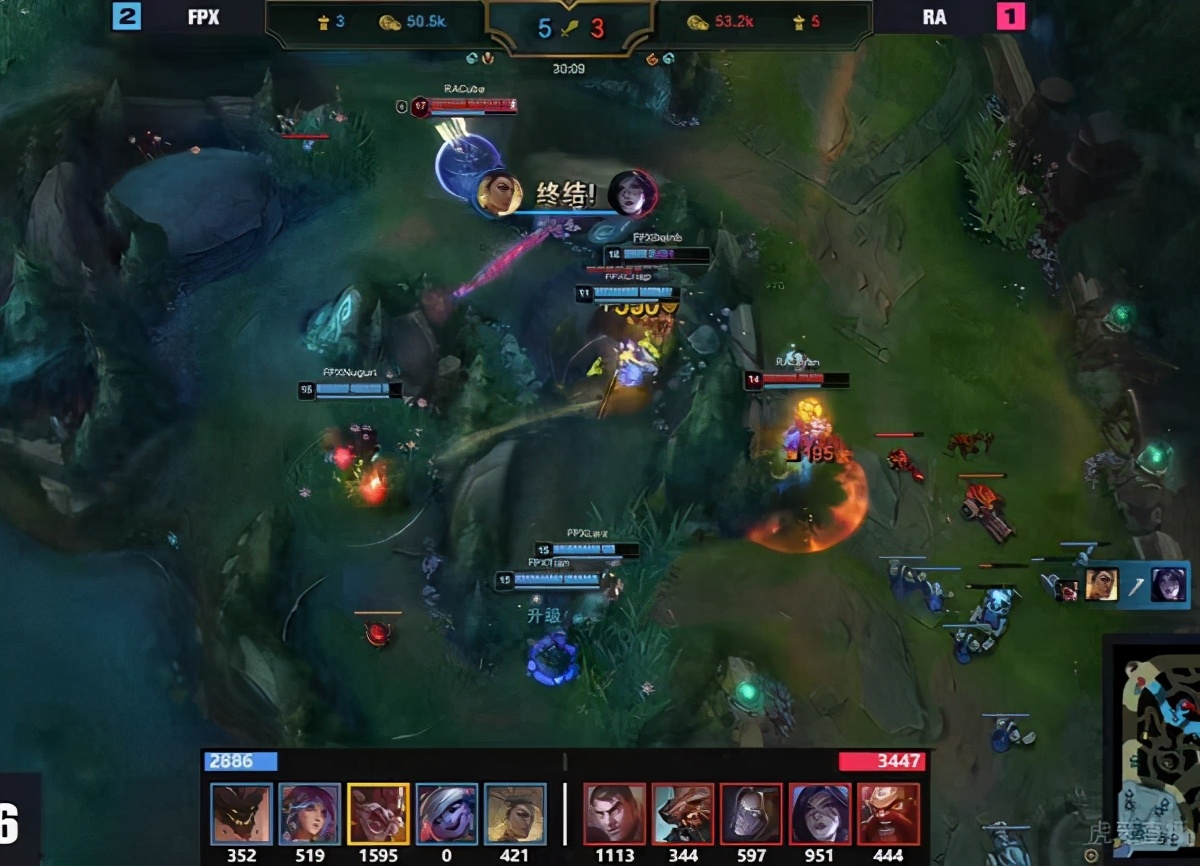1200x866 pixels.
Task: Choose the furry beast champion portrait
Action: tap(683, 814)
